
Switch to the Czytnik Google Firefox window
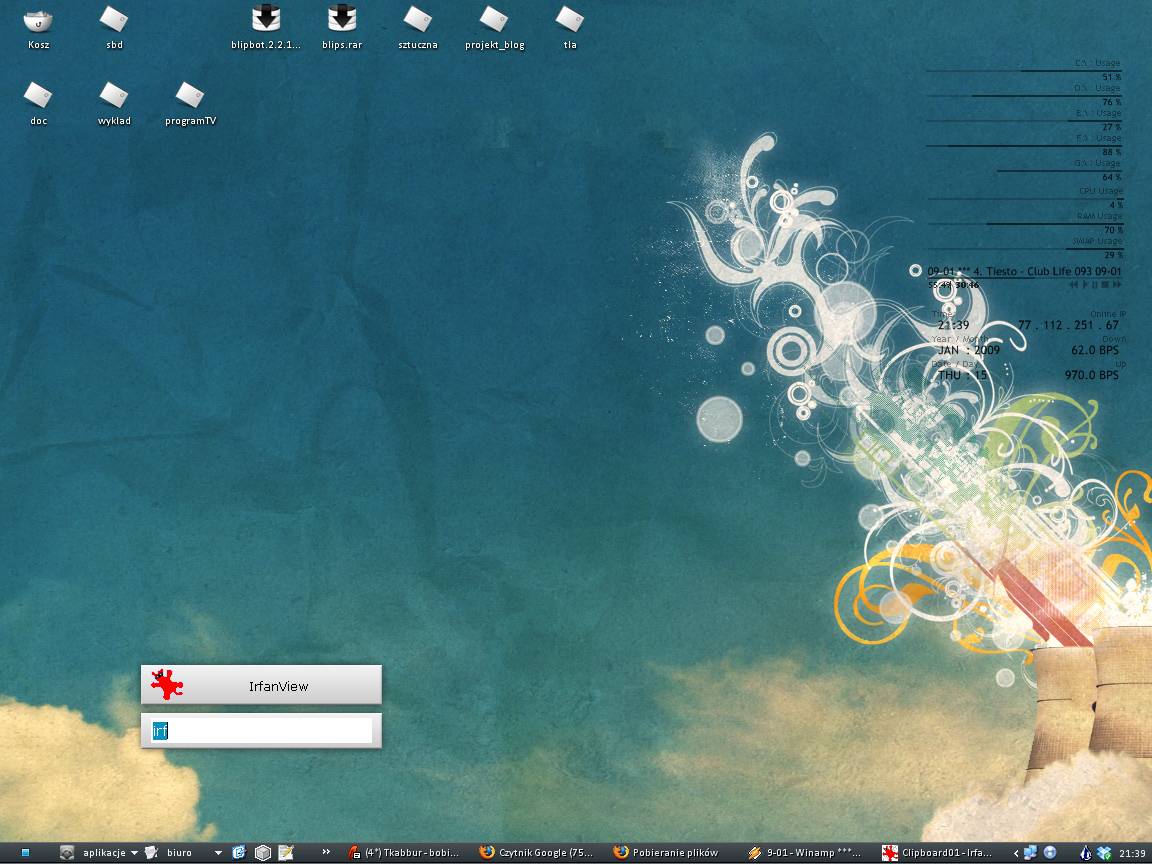[x=537, y=853]
